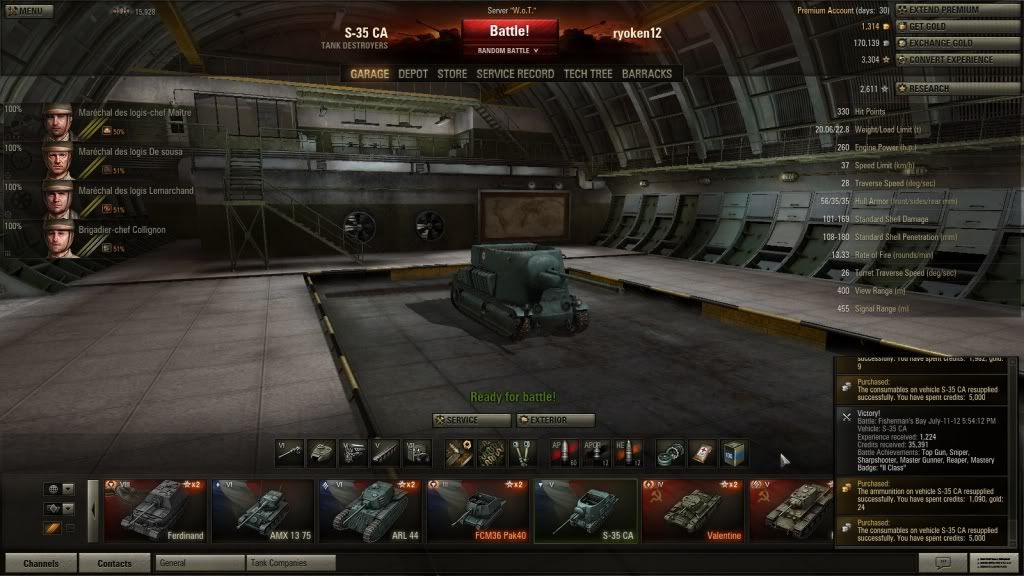Open the top-left Menu button
The image size is (1024, 576).
pos(27,11)
